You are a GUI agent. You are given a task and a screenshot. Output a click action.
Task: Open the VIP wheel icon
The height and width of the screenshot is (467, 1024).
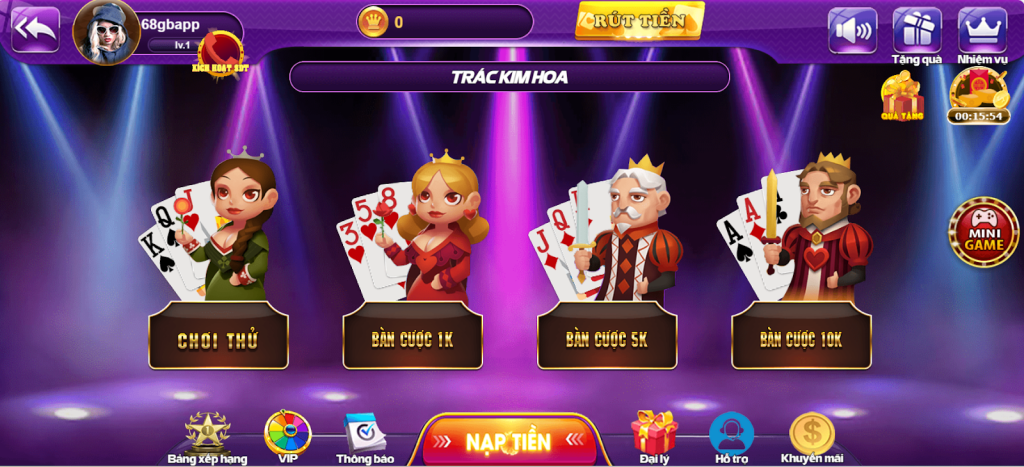[x=288, y=433]
